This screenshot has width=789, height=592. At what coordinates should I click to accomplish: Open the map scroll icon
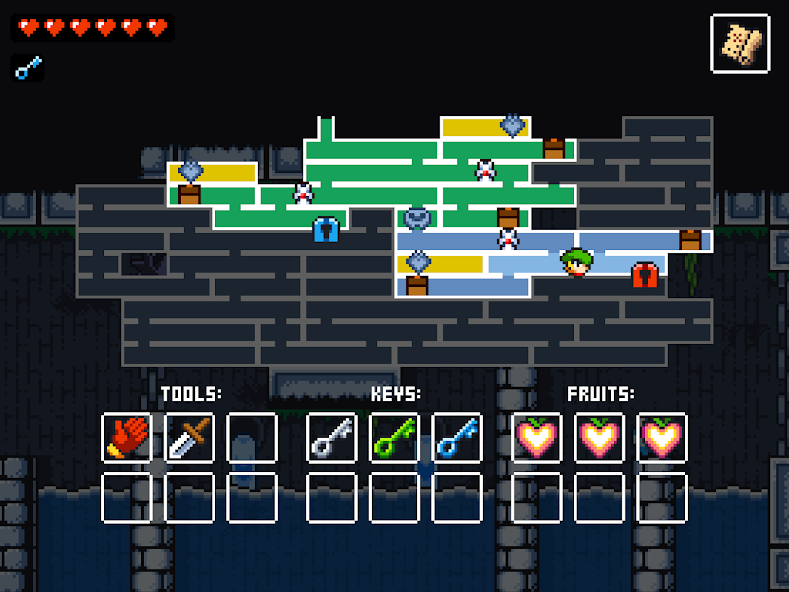click(x=740, y=43)
